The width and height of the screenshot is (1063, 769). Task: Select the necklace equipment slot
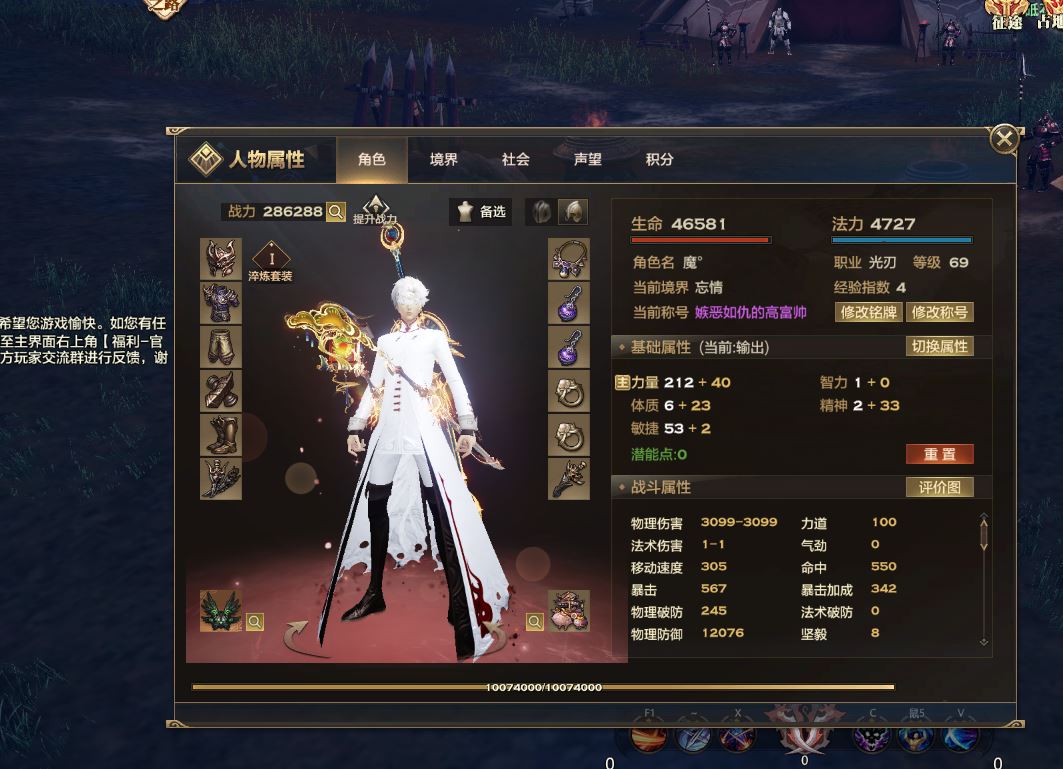click(x=569, y=259)
